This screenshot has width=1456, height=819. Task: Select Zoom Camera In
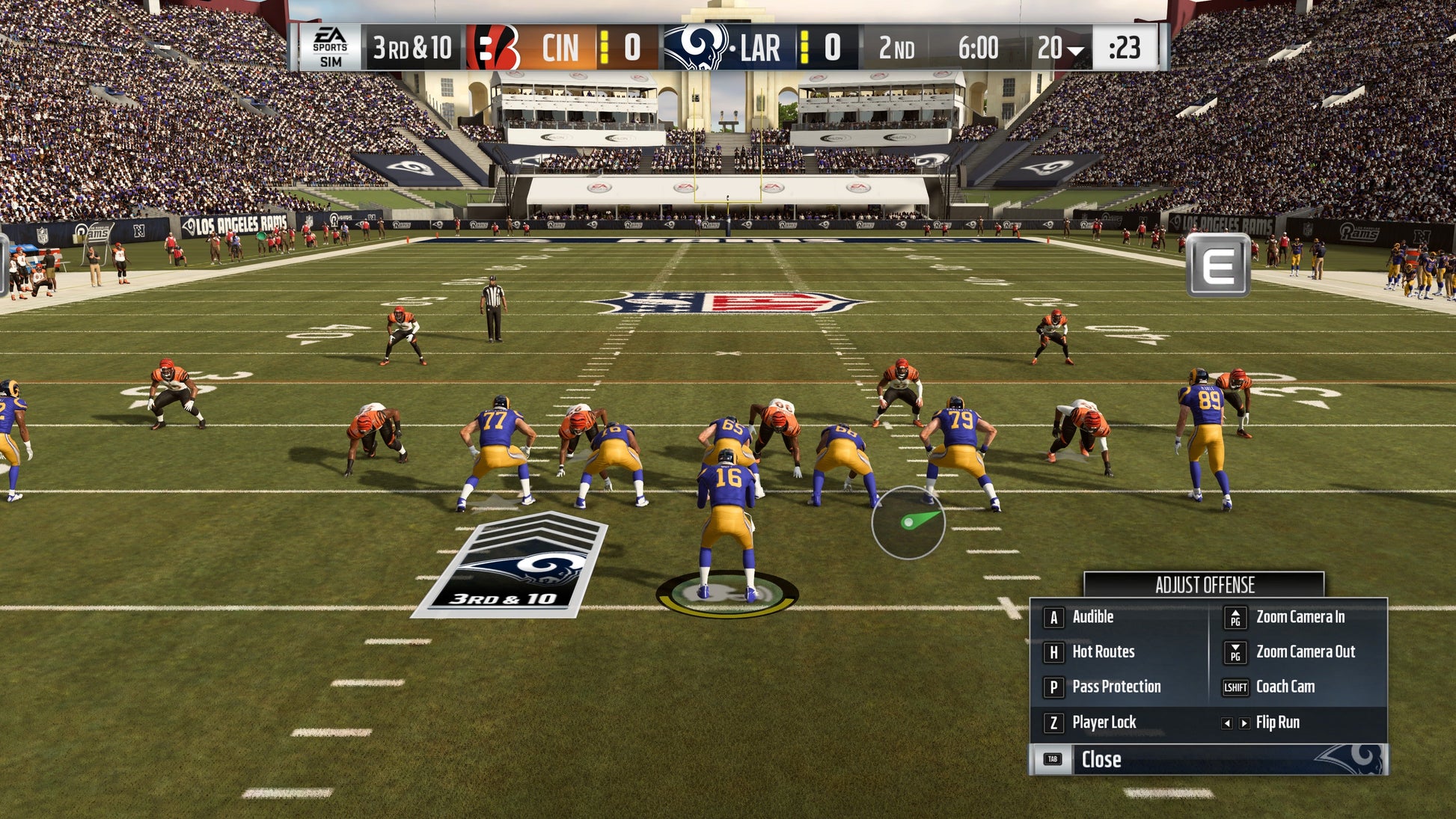coord(1300,617)
